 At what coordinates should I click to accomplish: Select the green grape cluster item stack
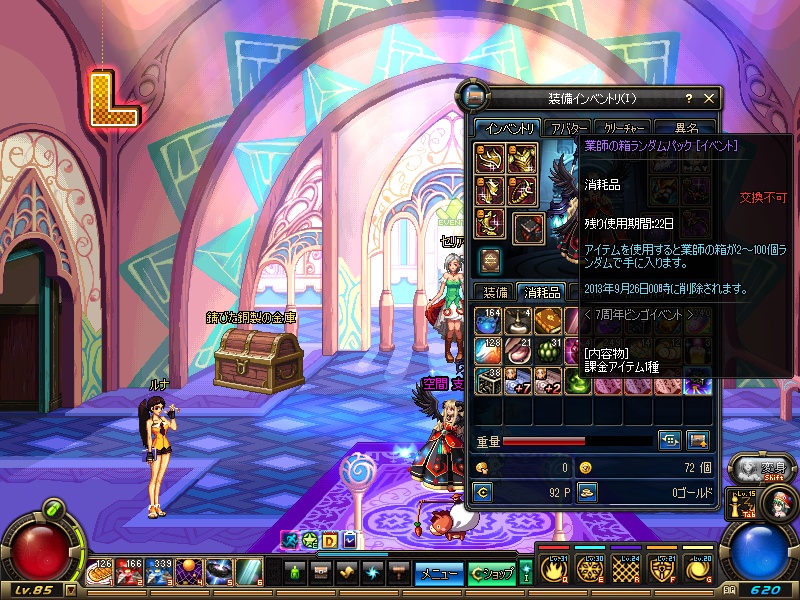pos(548,351)
